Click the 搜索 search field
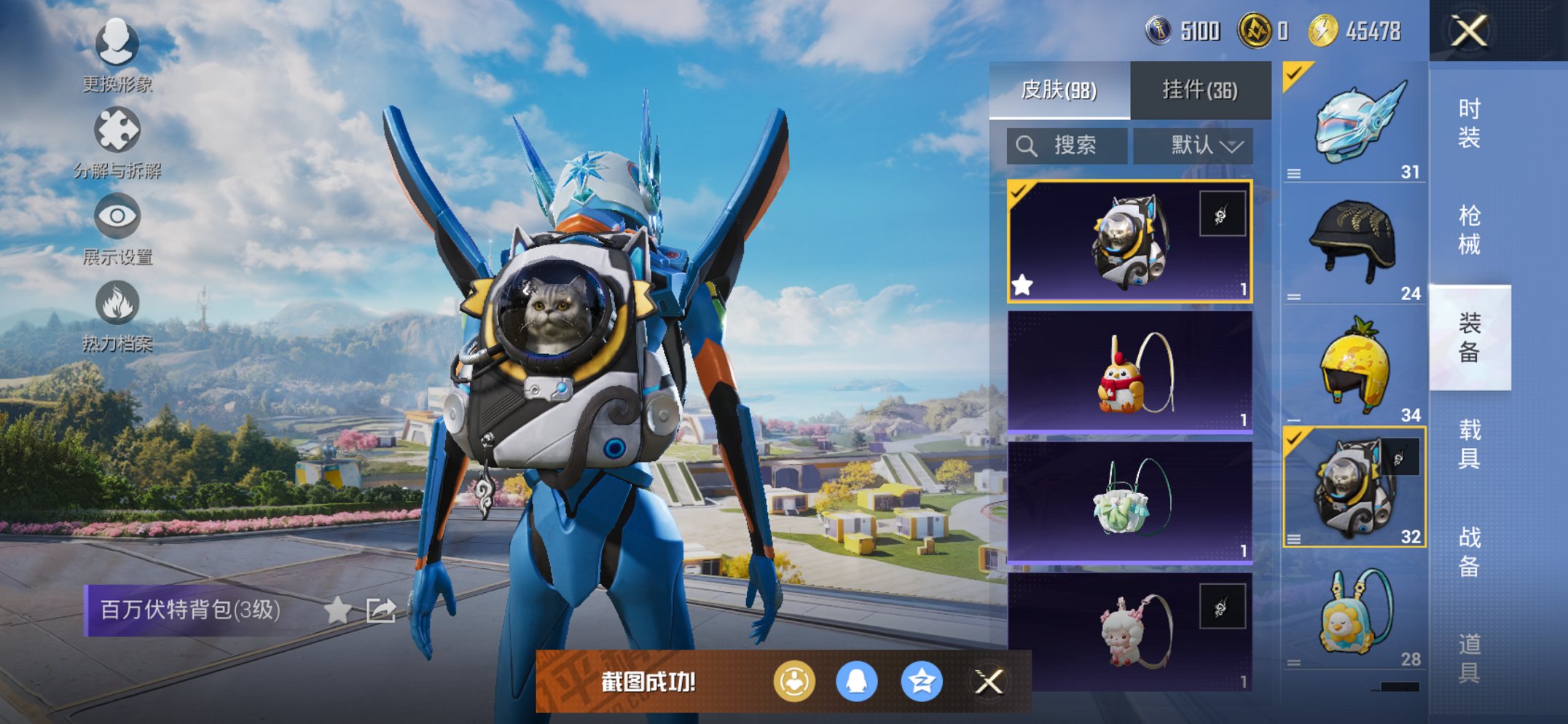The image size is (1568, 724). 1067,146
